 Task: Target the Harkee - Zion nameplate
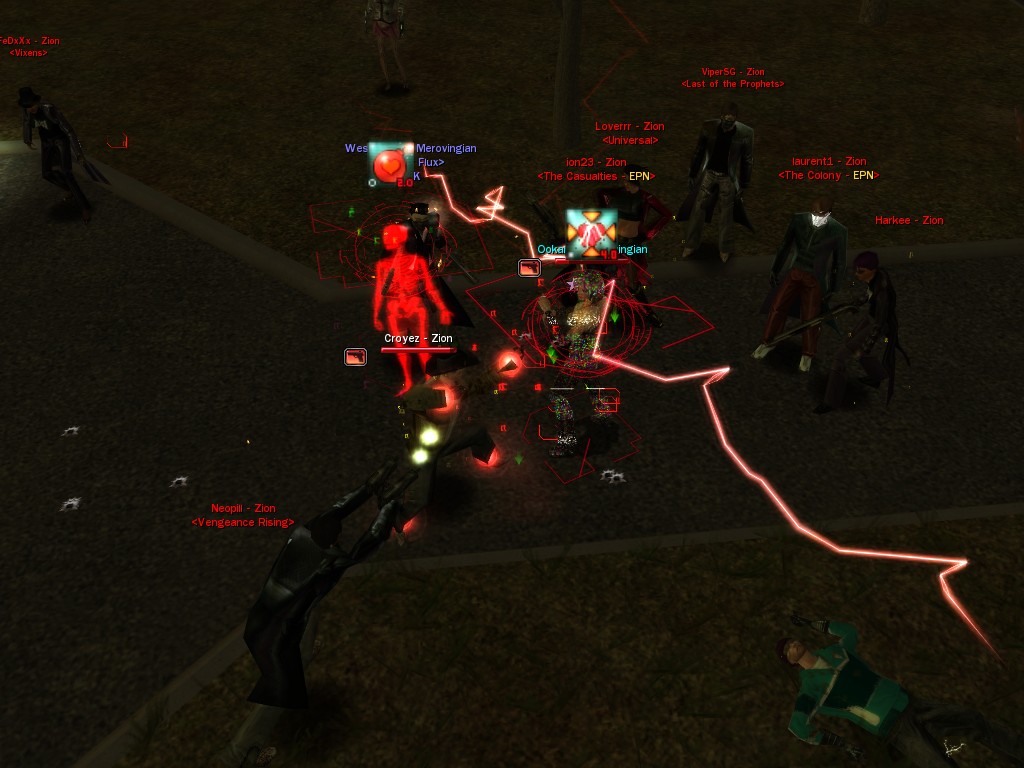[x=908, y=221]
